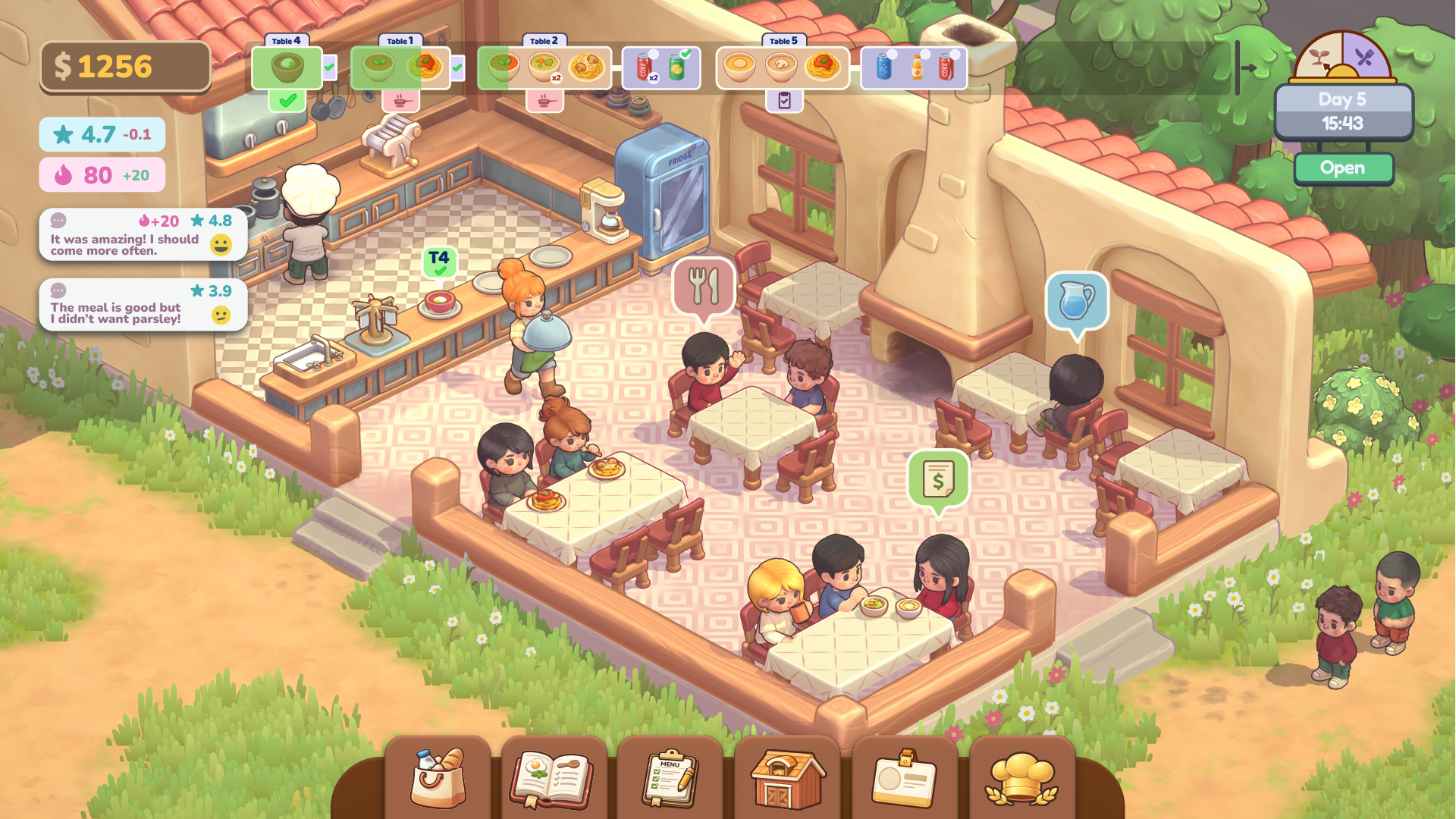This screenshot has width=1456, height=819.
Task: Select the green soup bowl on Table 4's ticket
Action: pos(287,67)
